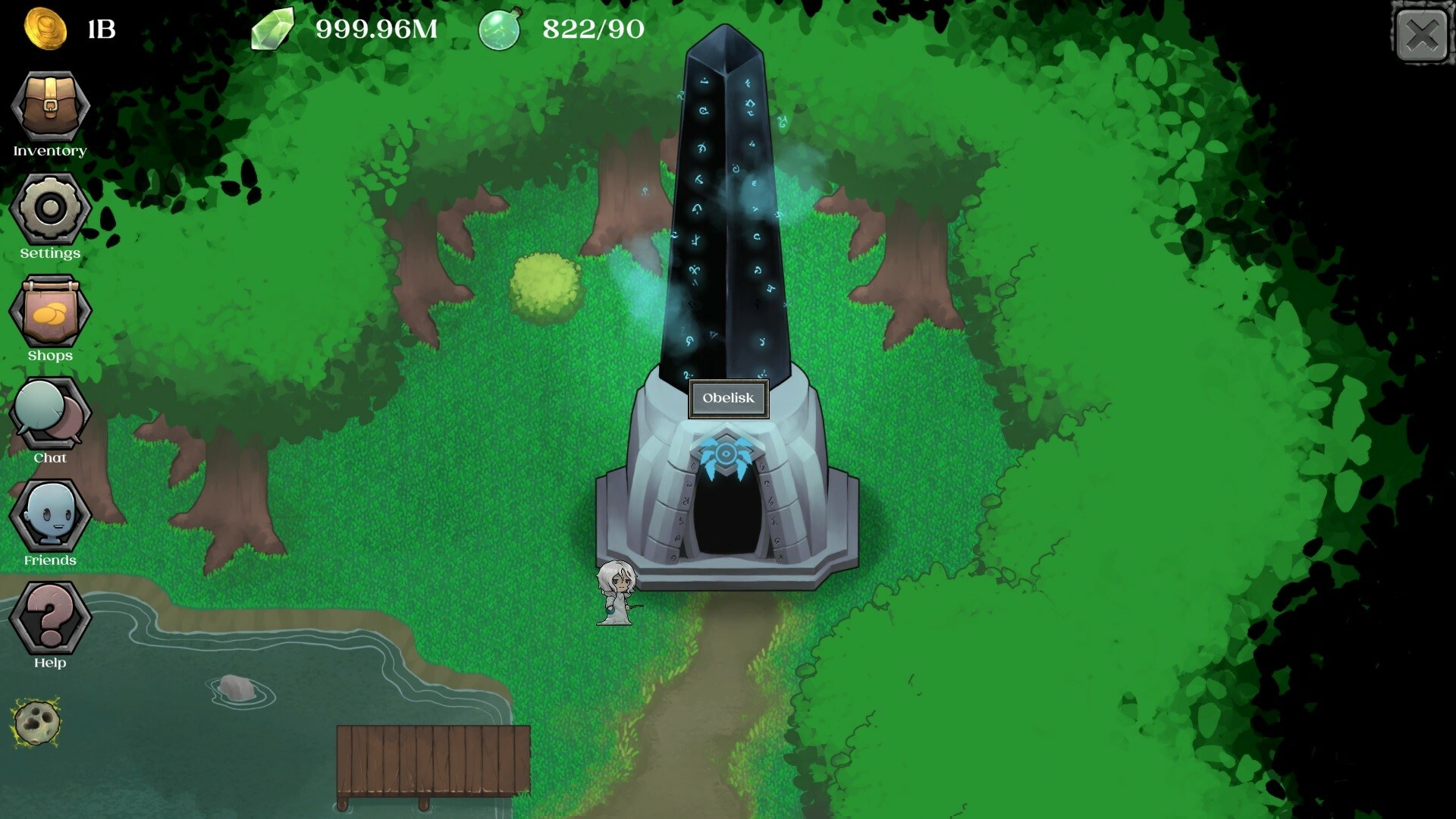Select the Obelisk nameplate sign
Viewport: 1456px width, 819px height.
(728, 398)
